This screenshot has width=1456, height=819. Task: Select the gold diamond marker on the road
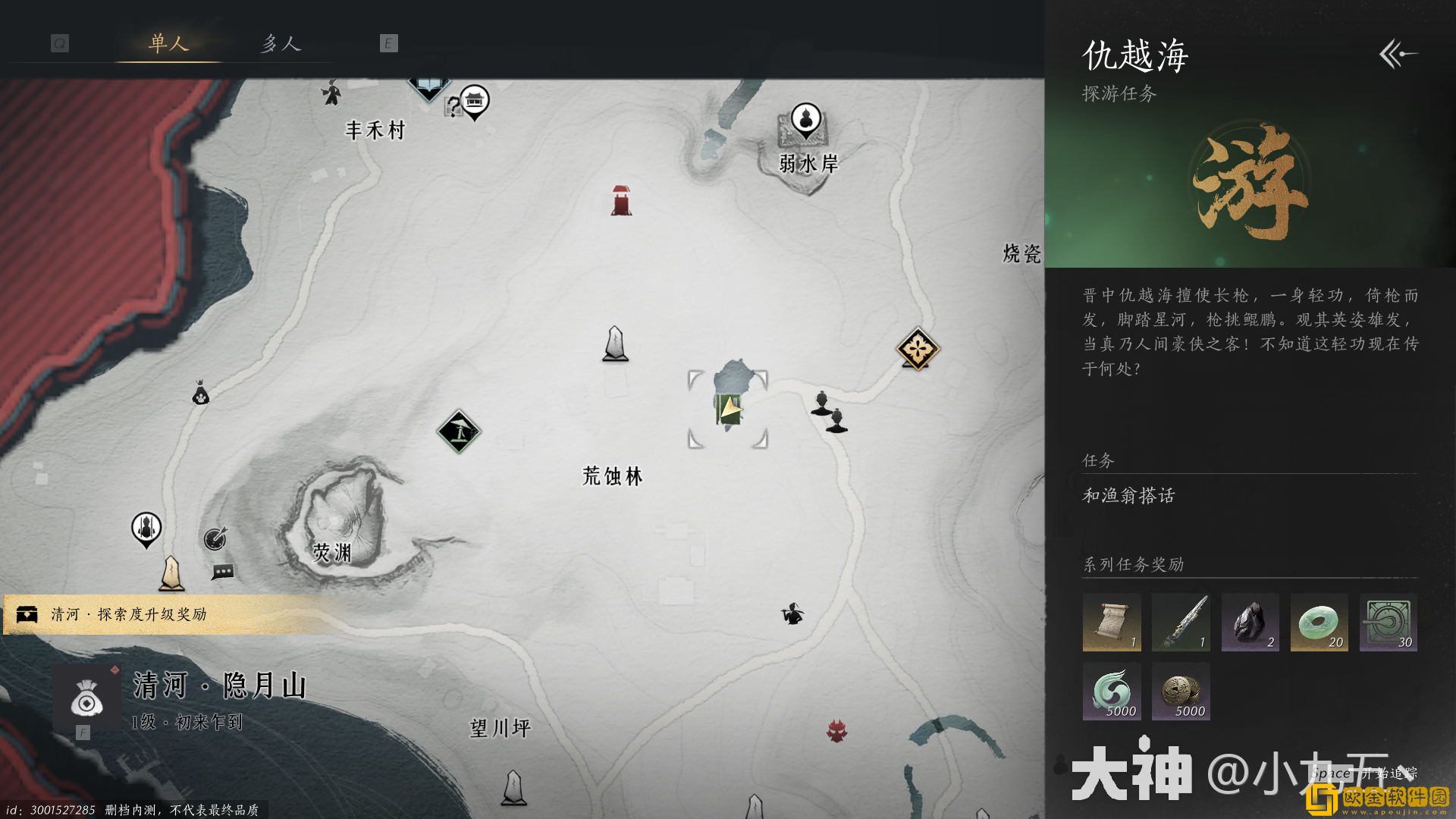[x=918, y=347]
